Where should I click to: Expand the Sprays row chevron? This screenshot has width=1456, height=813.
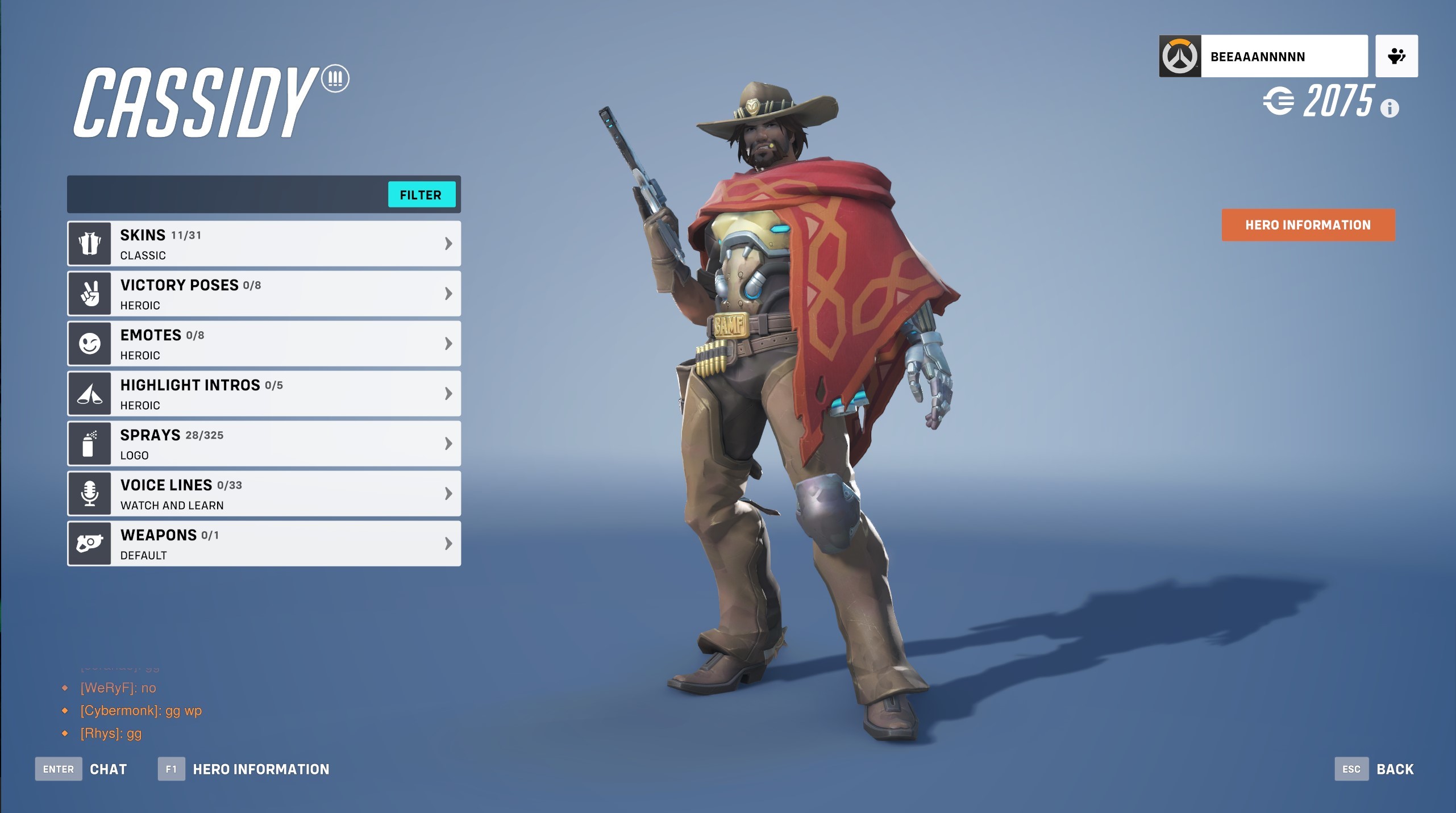coord(449,443)
